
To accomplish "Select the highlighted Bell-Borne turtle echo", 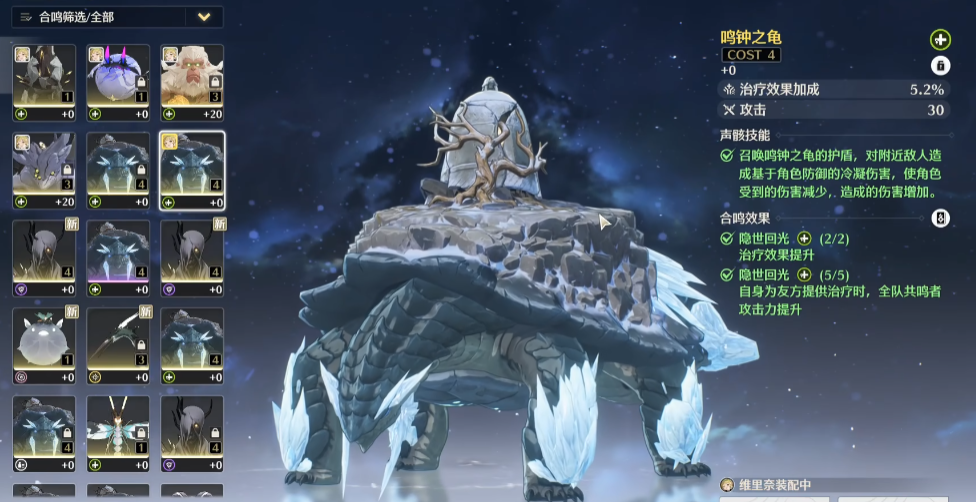I will [192, 164].
